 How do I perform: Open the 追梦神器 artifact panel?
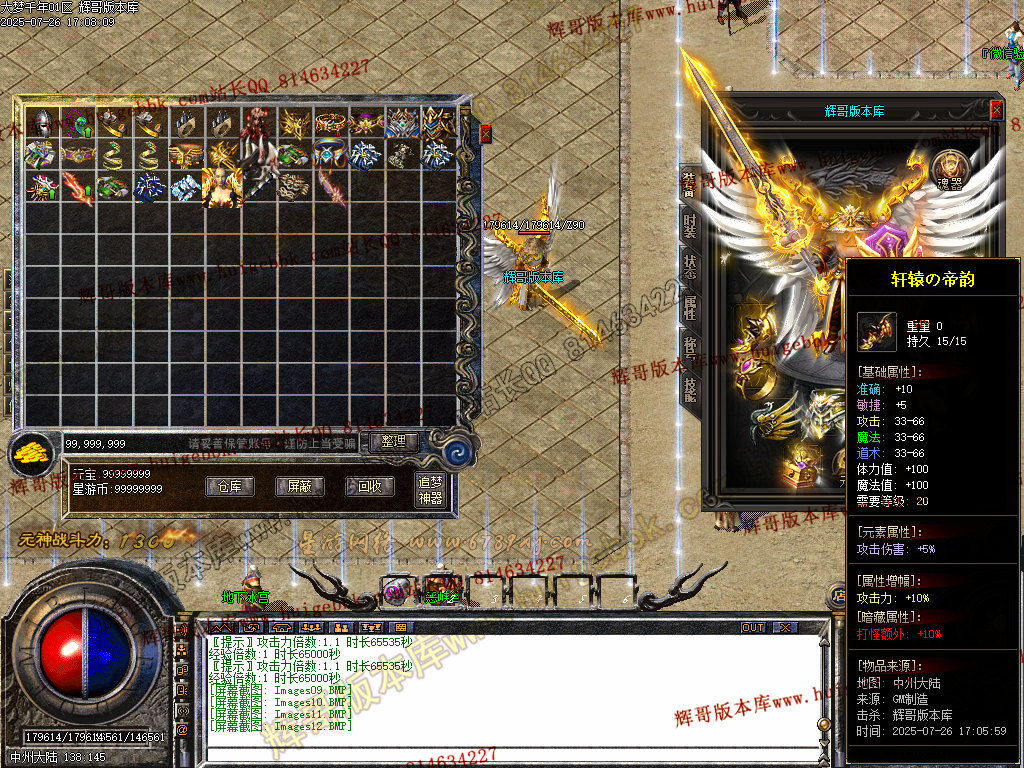(x=430, y=490)
